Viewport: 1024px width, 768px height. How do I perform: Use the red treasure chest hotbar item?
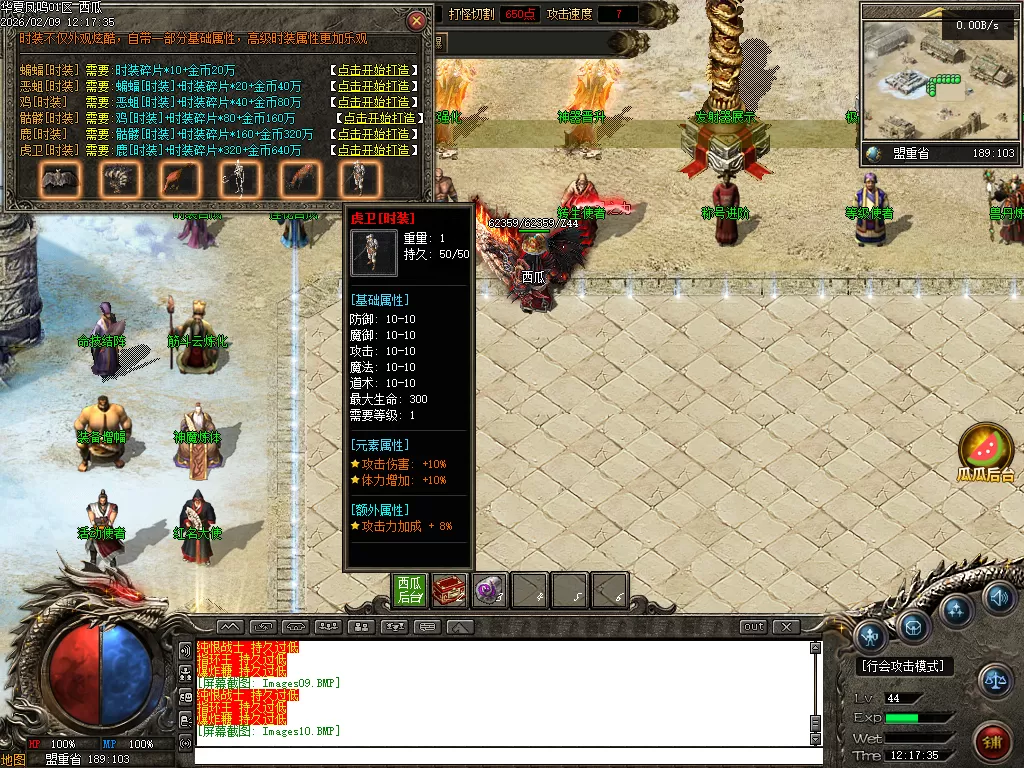tap(449, 590)
